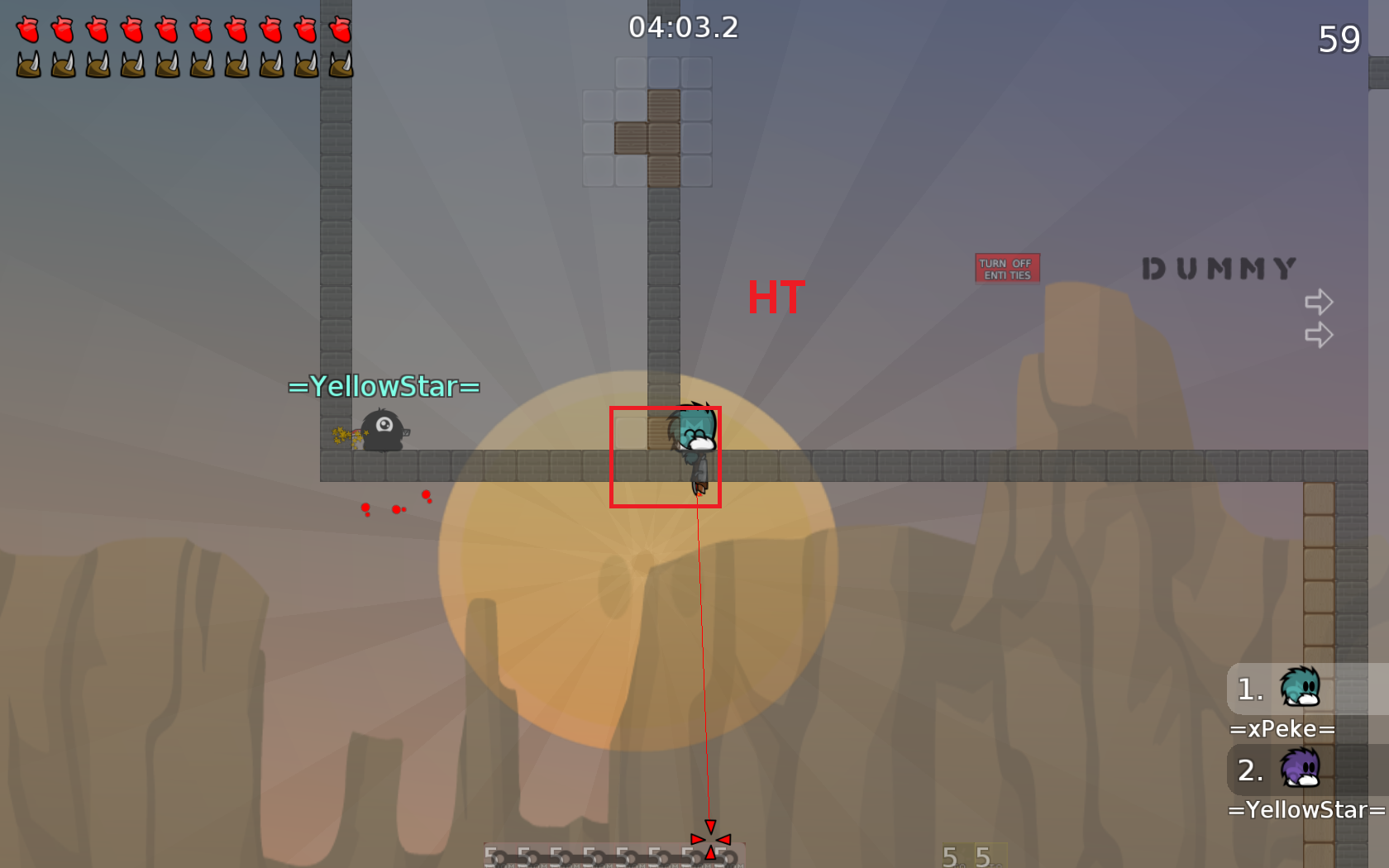Click the red spinning freeze marker at the bottom
The height and width of the screenshot is (868, 1389).
tap(710, 839)
